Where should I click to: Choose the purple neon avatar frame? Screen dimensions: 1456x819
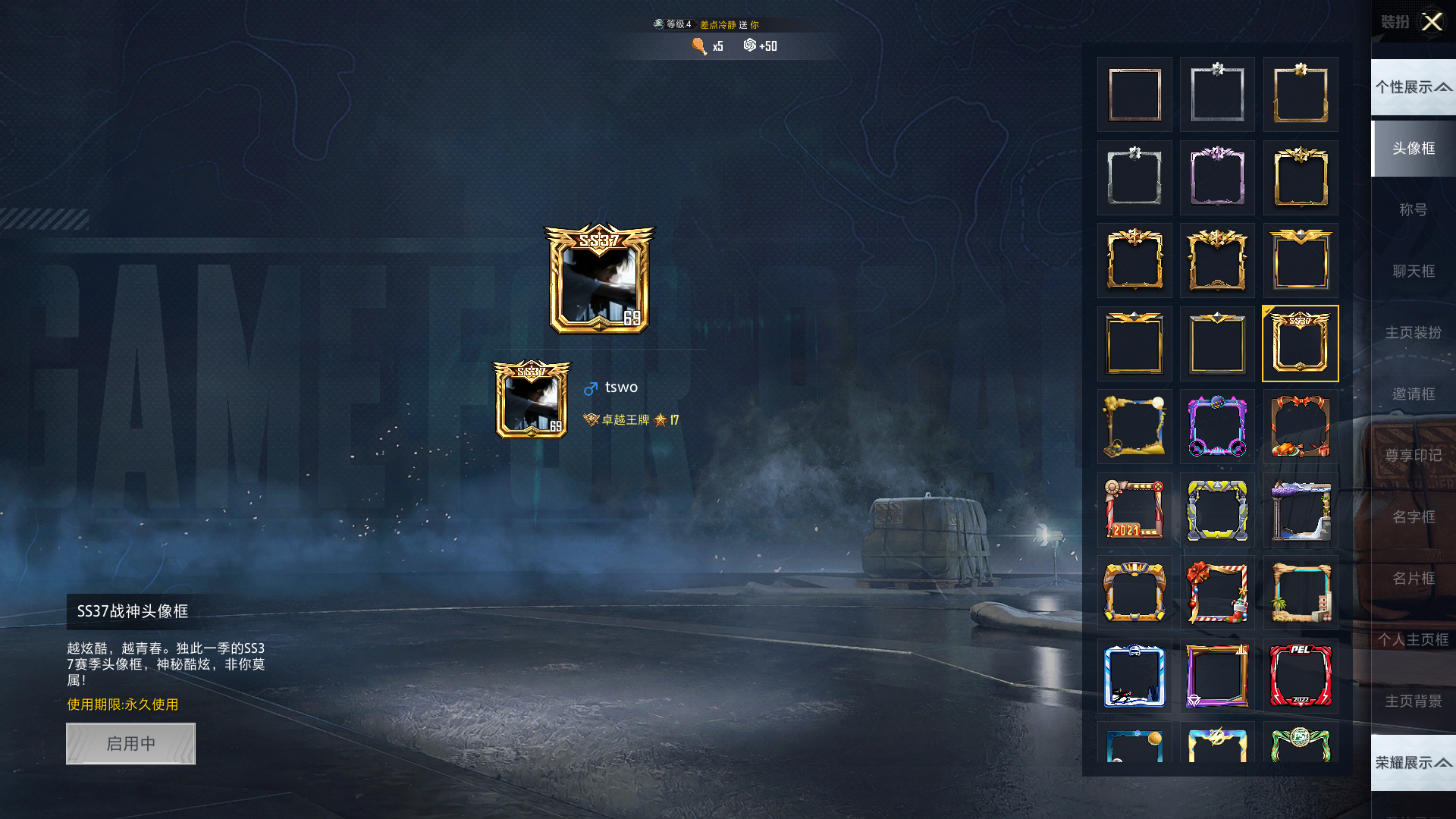[1217, 426]
